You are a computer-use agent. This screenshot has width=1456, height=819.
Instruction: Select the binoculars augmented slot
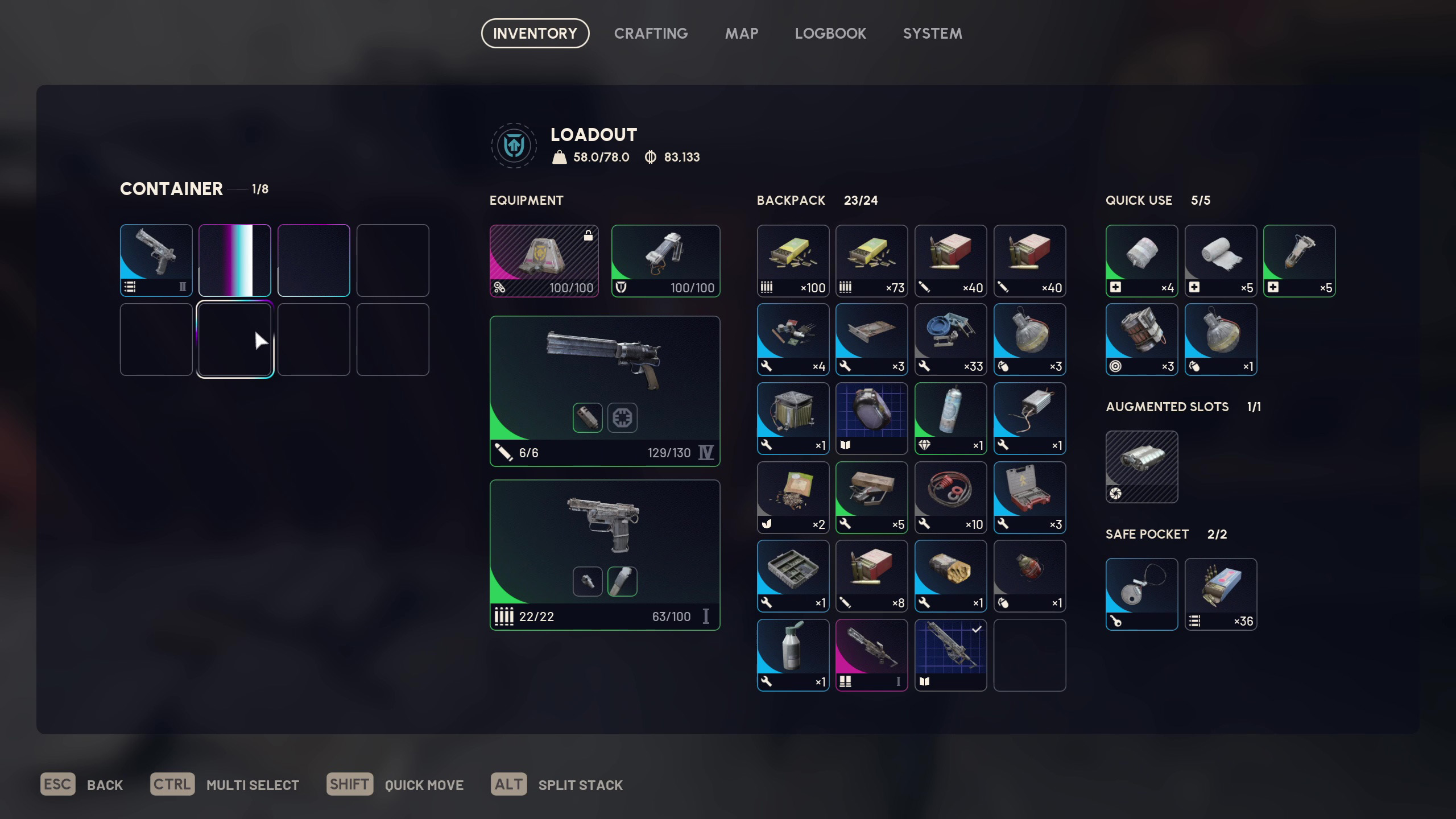tap(1141, 466)
